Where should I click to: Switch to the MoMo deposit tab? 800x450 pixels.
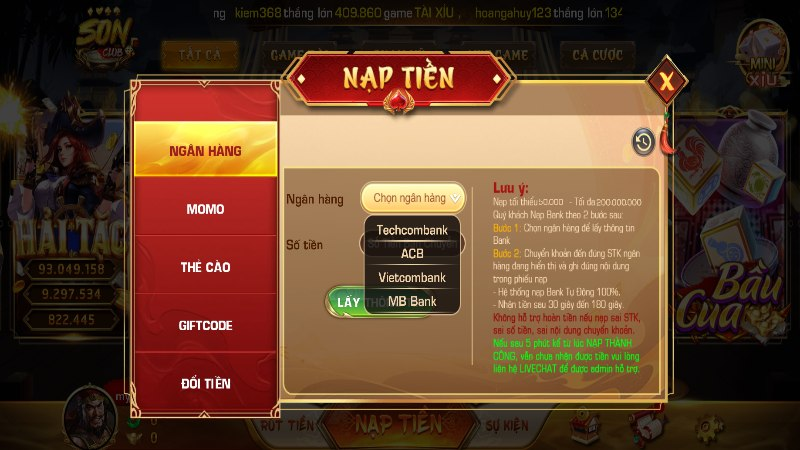tap(205, 209)
